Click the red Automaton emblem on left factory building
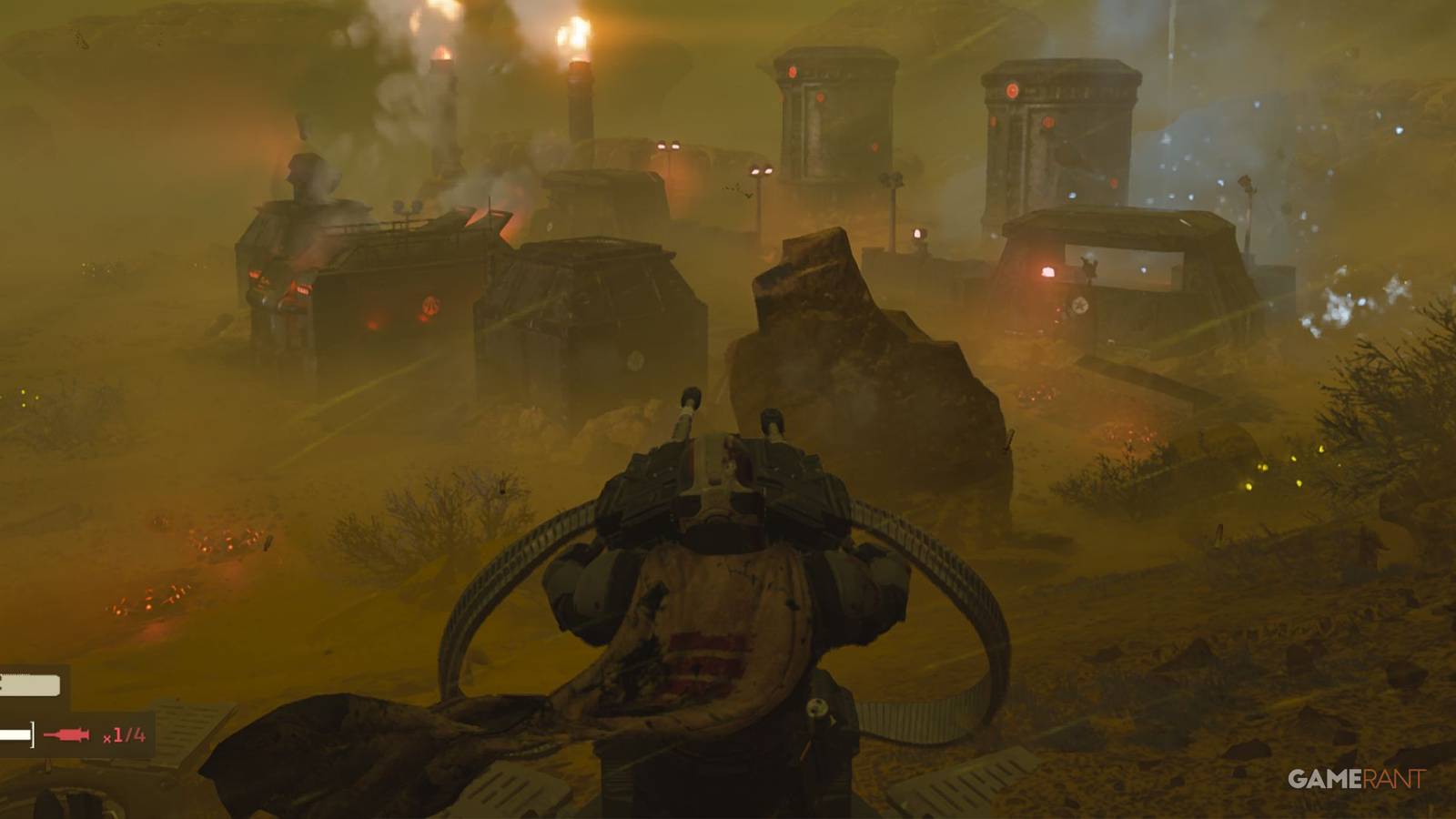 pyautogui.click(x=430, y=305)
